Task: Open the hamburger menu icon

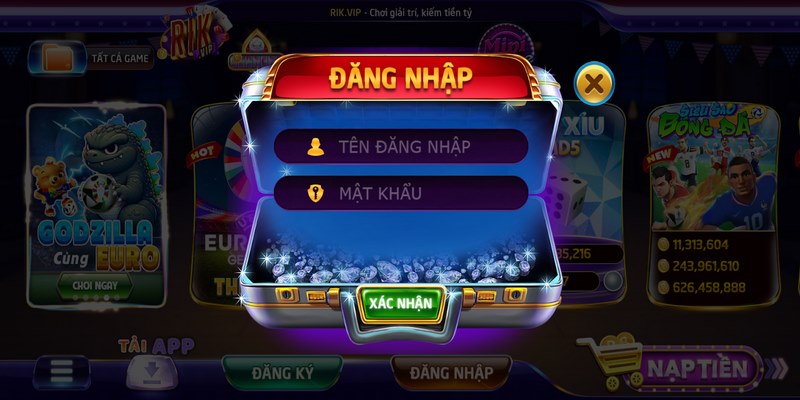Action: click(x=62, y=372)
